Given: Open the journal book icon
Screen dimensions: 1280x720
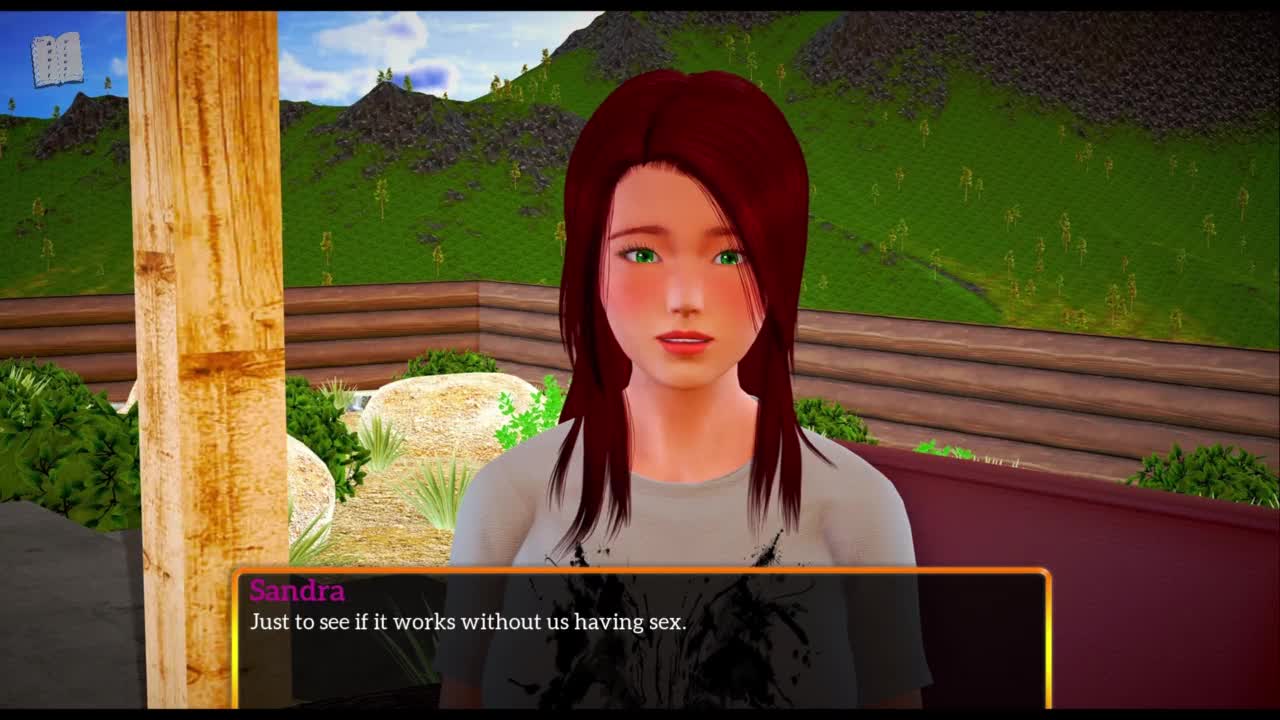Looking at the screenshot, I should [57, 60].
